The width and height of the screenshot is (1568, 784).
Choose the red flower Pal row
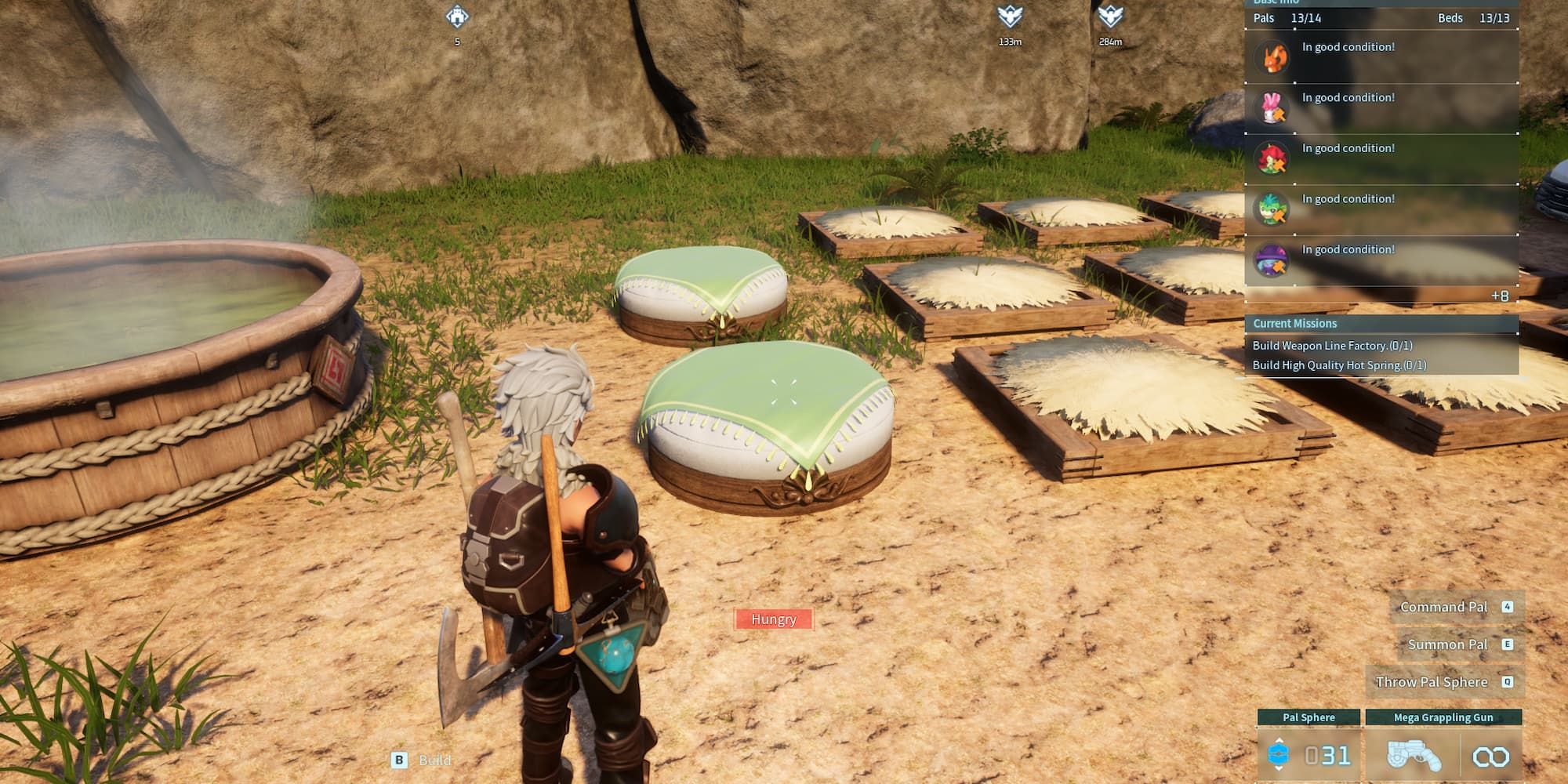pyautogui.click(x=1381, y=158)
